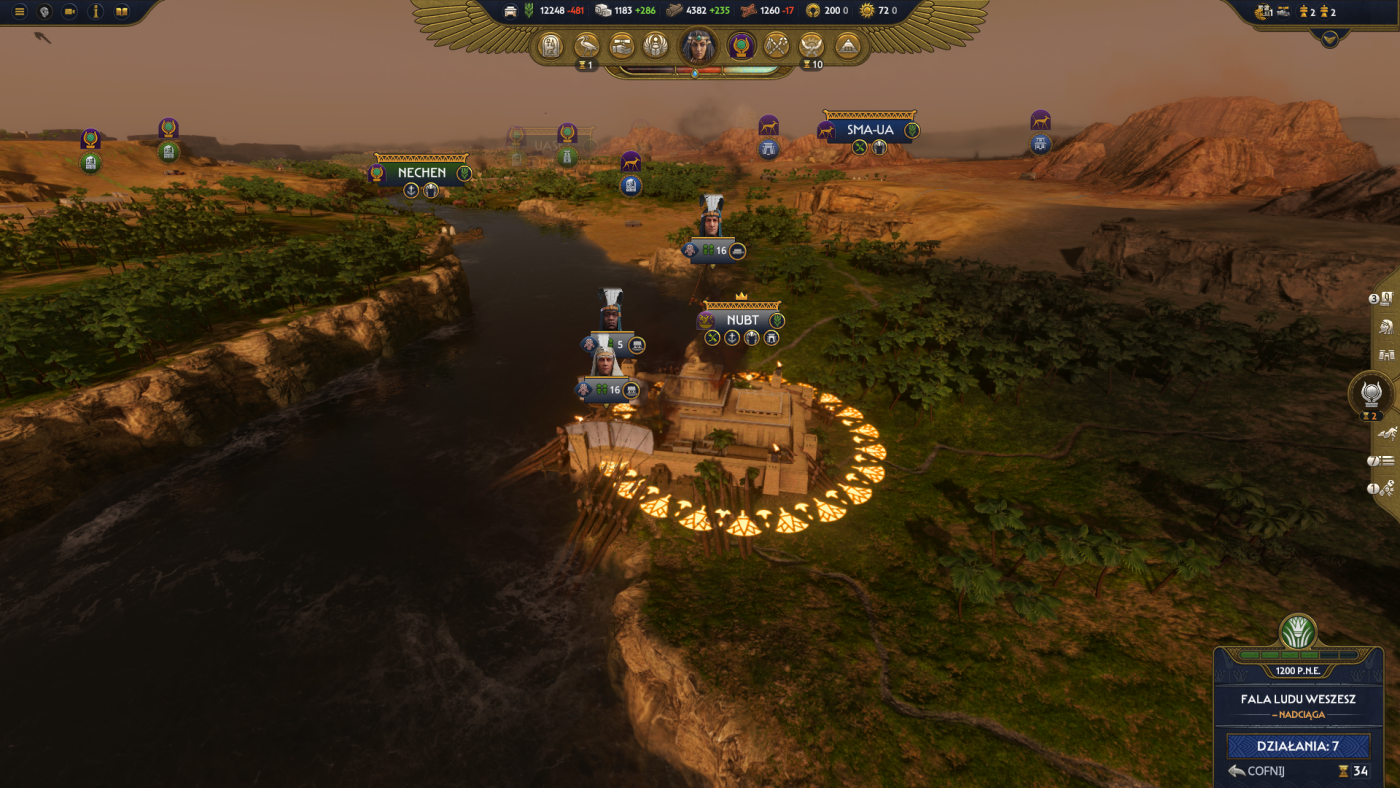1400x788 pixels.
Task: Select the Sma-Ua settlement label
Action: tap(869, 130)
